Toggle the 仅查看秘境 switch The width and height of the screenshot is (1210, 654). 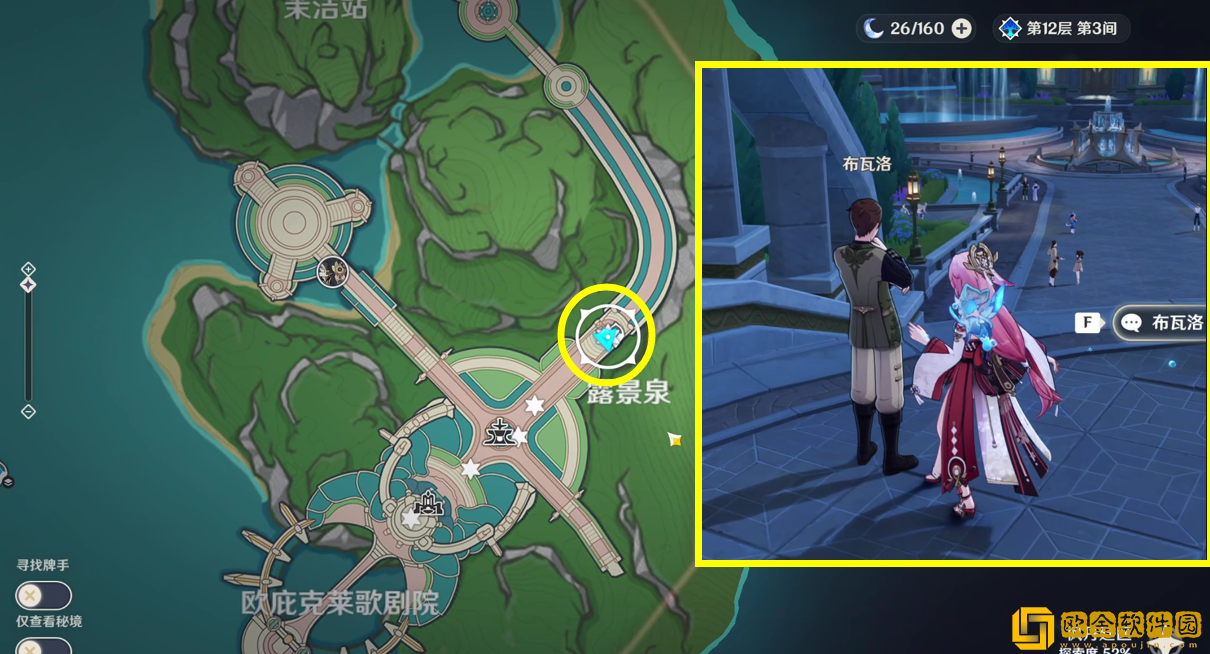43,645
